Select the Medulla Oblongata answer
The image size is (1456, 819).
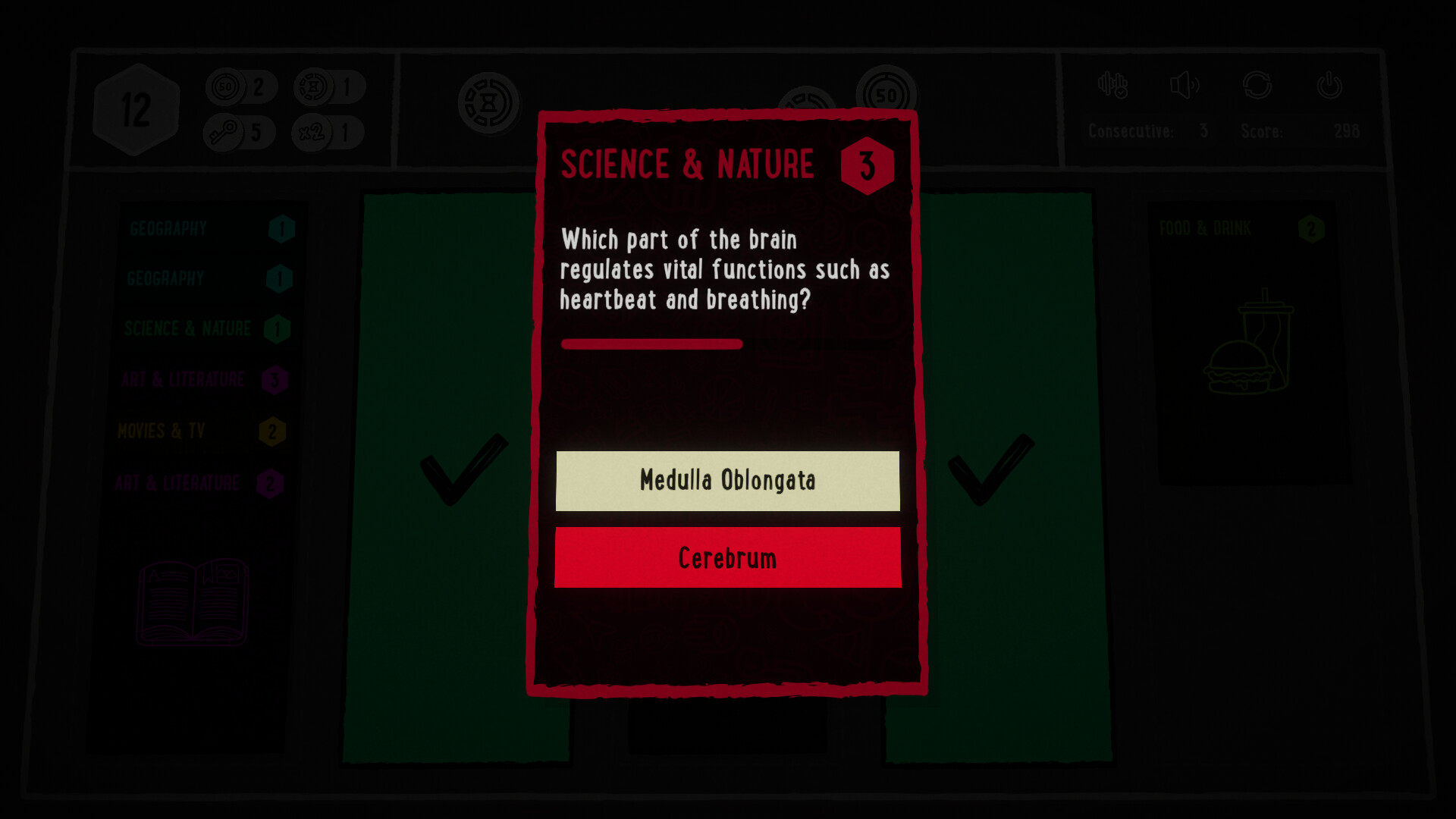727,480
